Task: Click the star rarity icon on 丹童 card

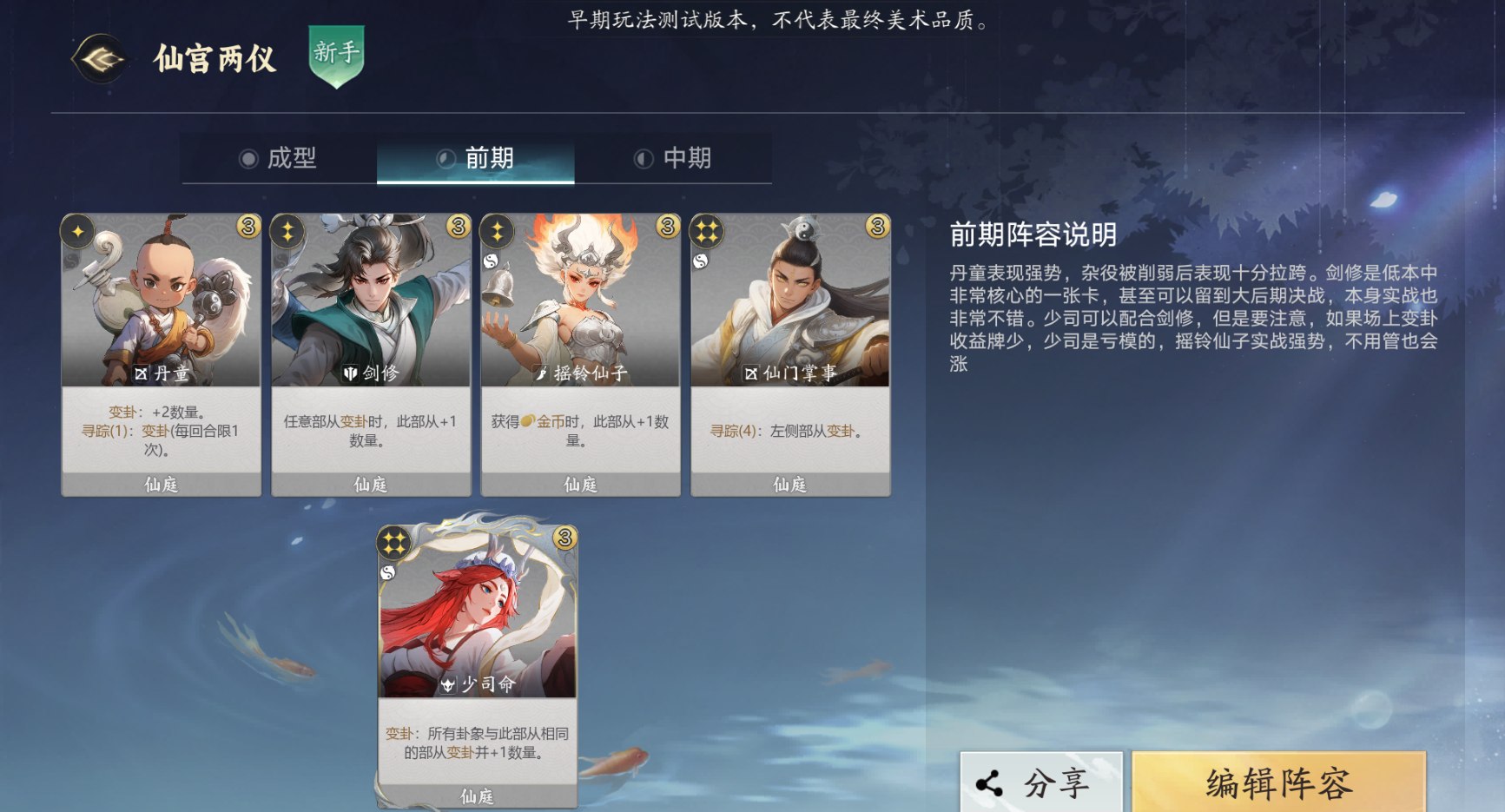Action: pyautogui.click(x=77, y=231)
